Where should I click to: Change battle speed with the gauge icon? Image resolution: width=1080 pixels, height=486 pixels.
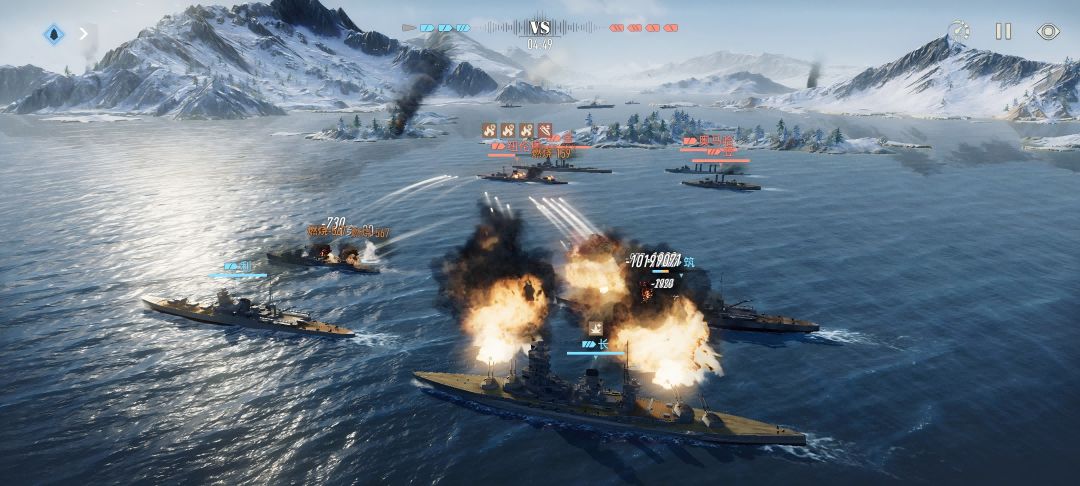(x=959, y=32)
